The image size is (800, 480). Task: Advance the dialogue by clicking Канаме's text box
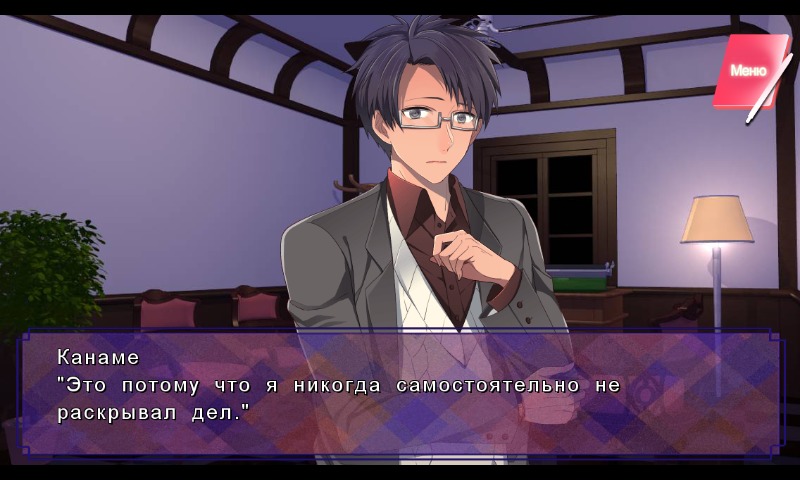pyautogui.click(x=400, y=394)
